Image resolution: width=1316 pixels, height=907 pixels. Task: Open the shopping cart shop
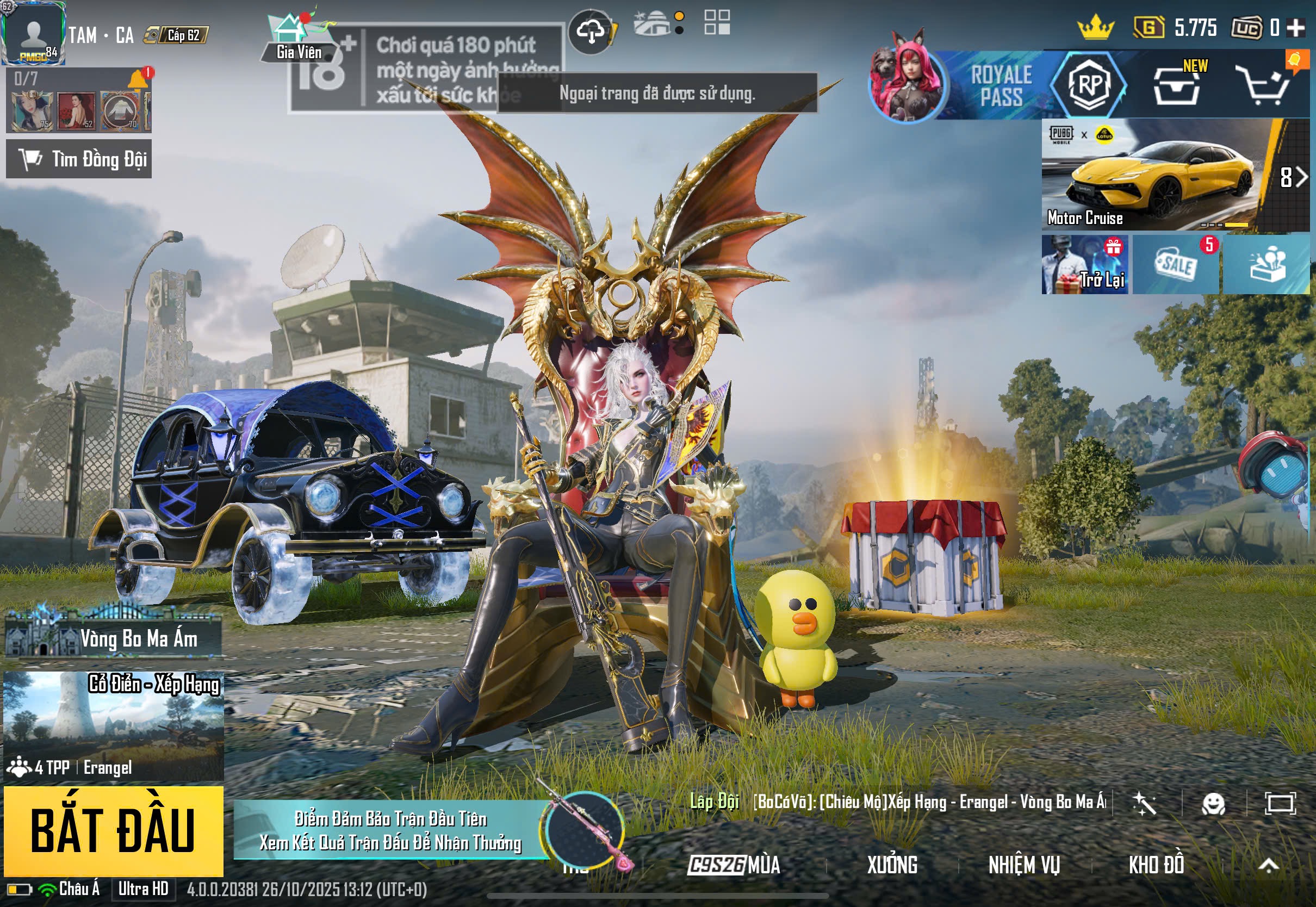tap(1265, 86)
